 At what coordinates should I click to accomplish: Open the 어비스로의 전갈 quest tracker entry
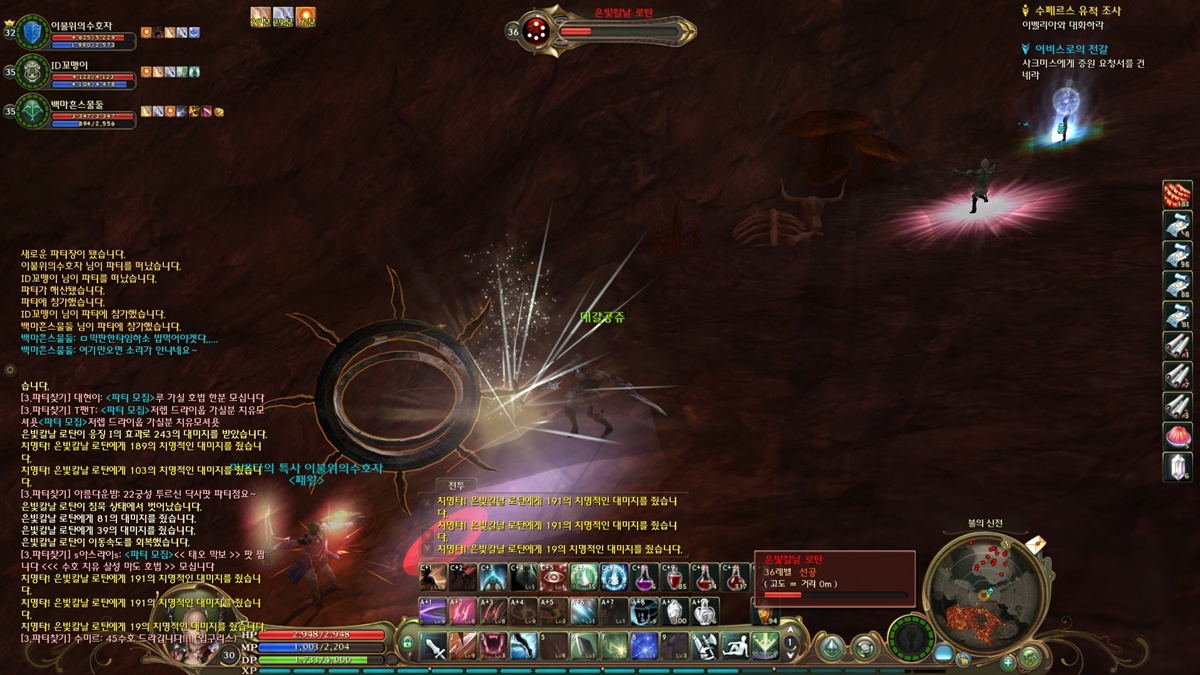[x=1070, y=49]
